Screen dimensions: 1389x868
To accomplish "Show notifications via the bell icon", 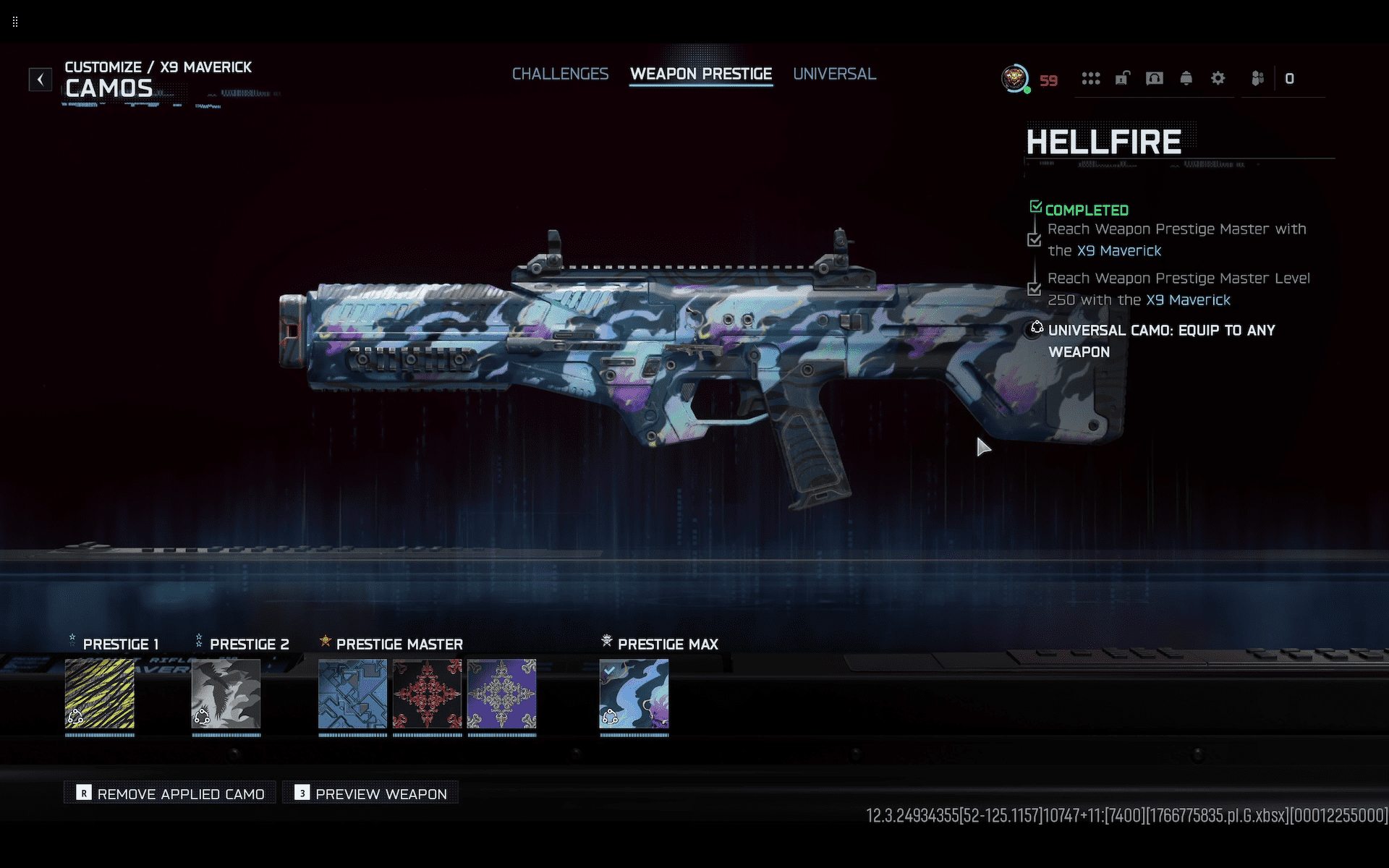I will [1186, 78].
